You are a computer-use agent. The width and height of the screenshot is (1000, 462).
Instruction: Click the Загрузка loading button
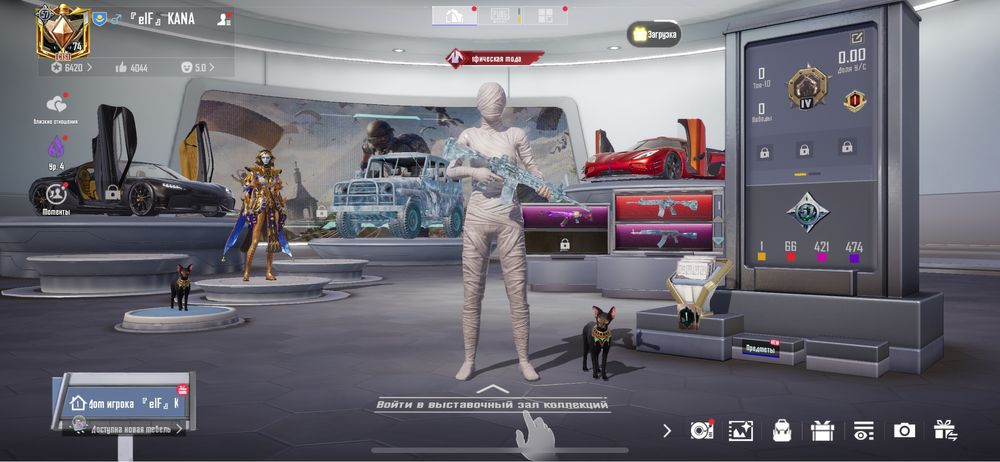pos(654,34)
